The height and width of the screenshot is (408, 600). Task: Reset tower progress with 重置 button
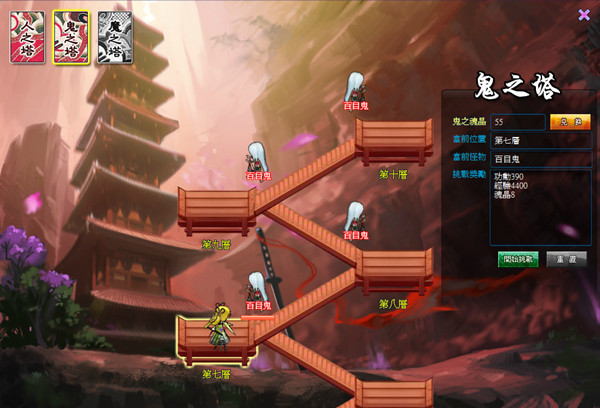coord(567,259)
